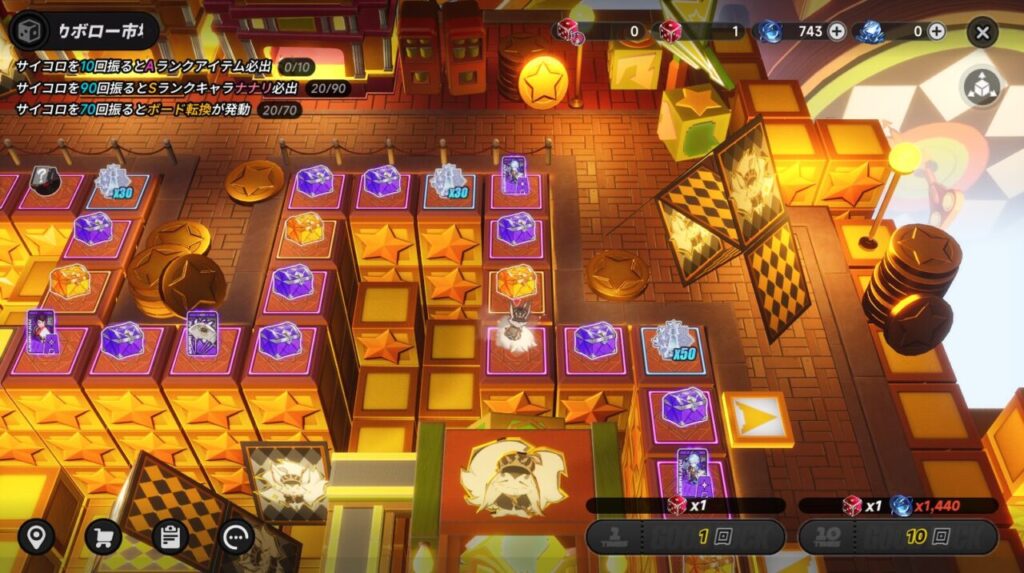Open the location pin map icon

point(37,537)
